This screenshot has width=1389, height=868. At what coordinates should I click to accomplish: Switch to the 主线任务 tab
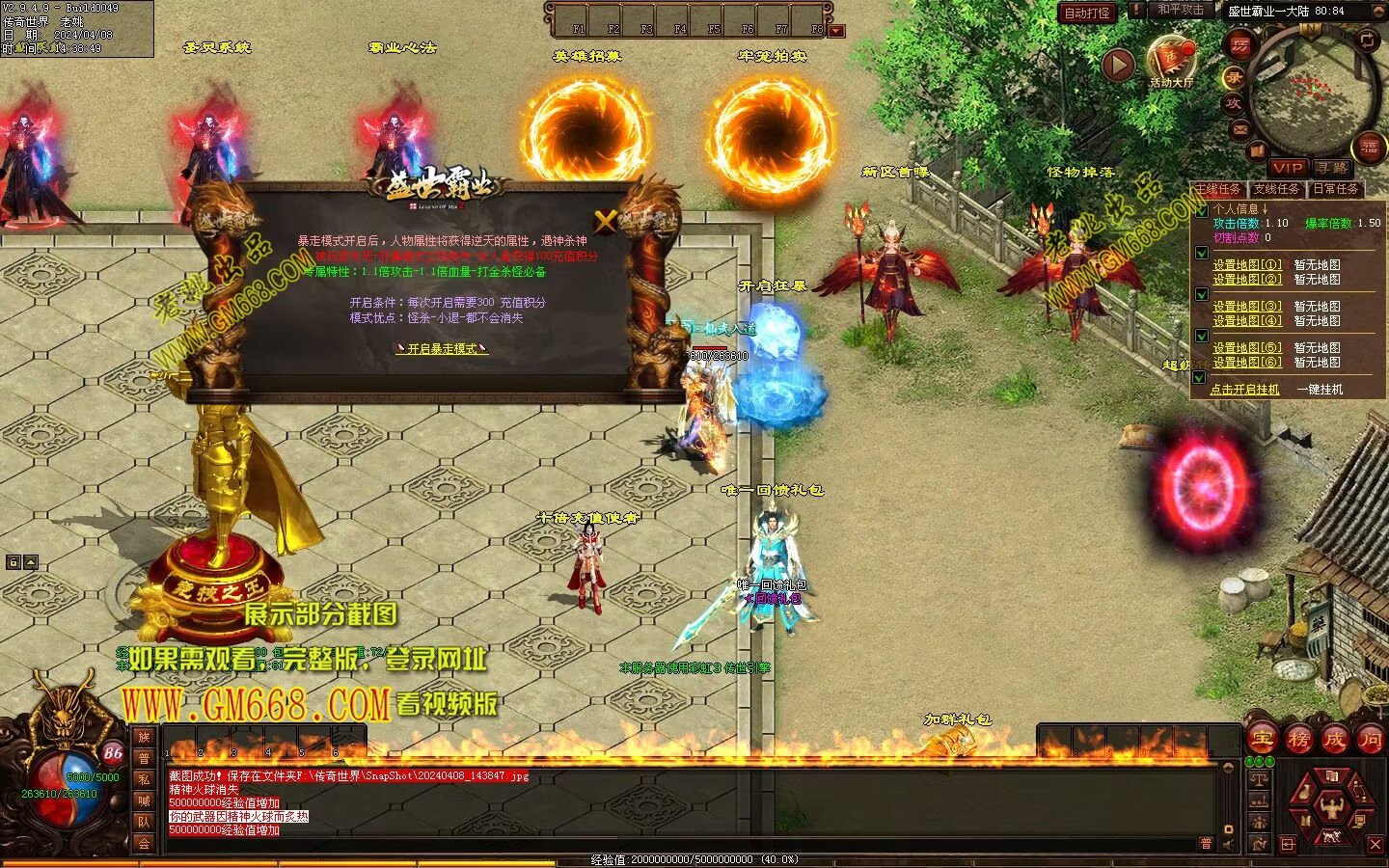tap(1217, 189)
